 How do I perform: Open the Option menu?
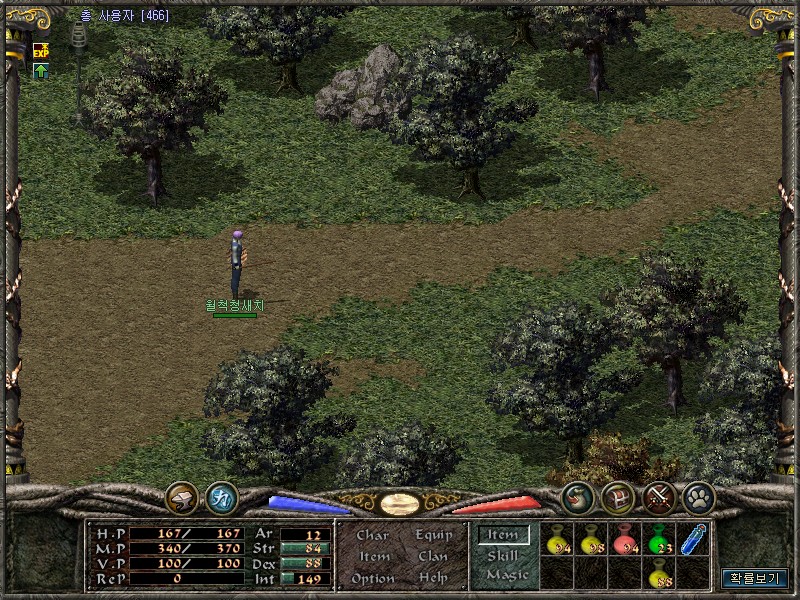pos(373,579)
